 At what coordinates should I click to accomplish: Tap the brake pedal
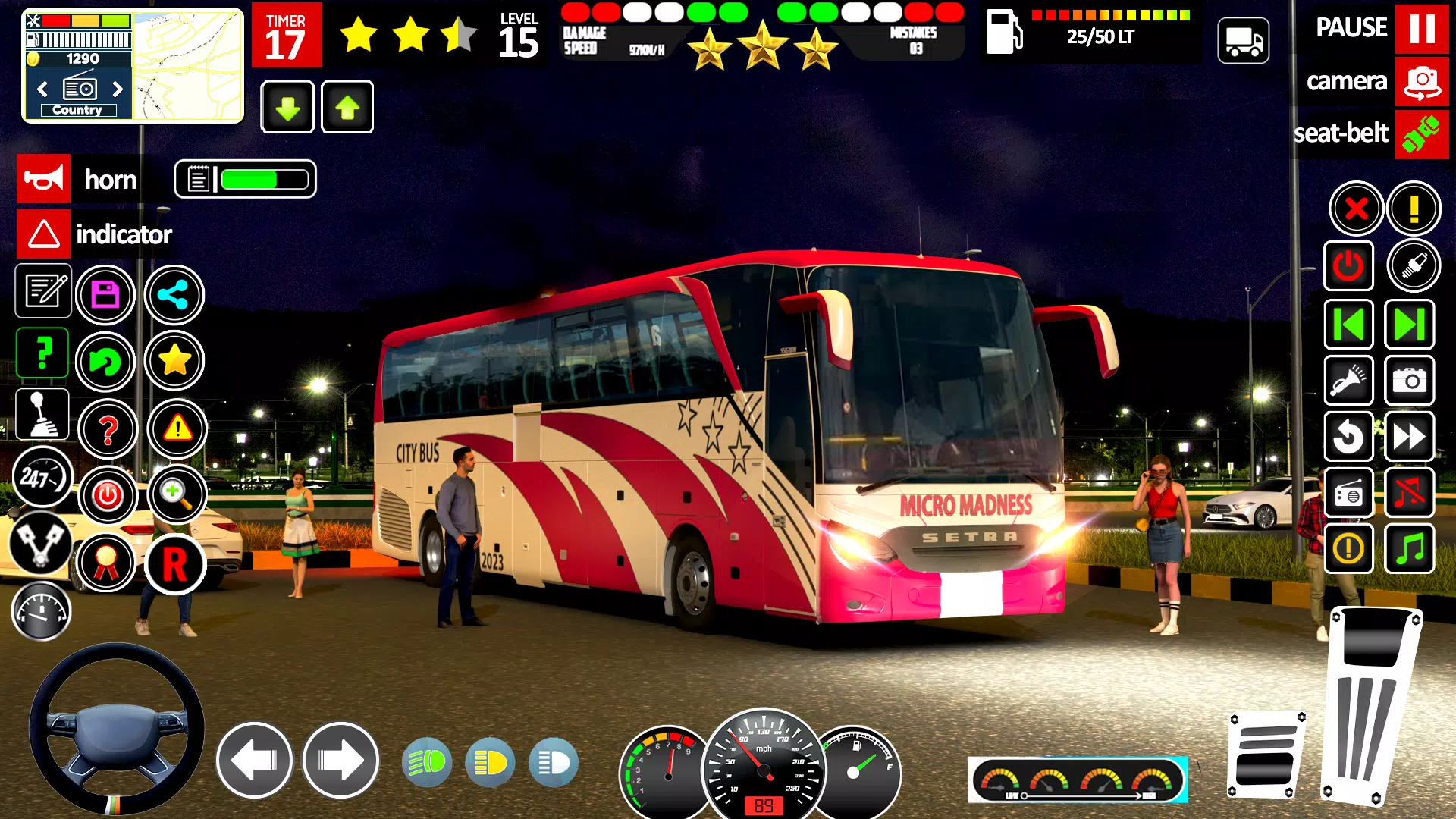[1266, 755]
